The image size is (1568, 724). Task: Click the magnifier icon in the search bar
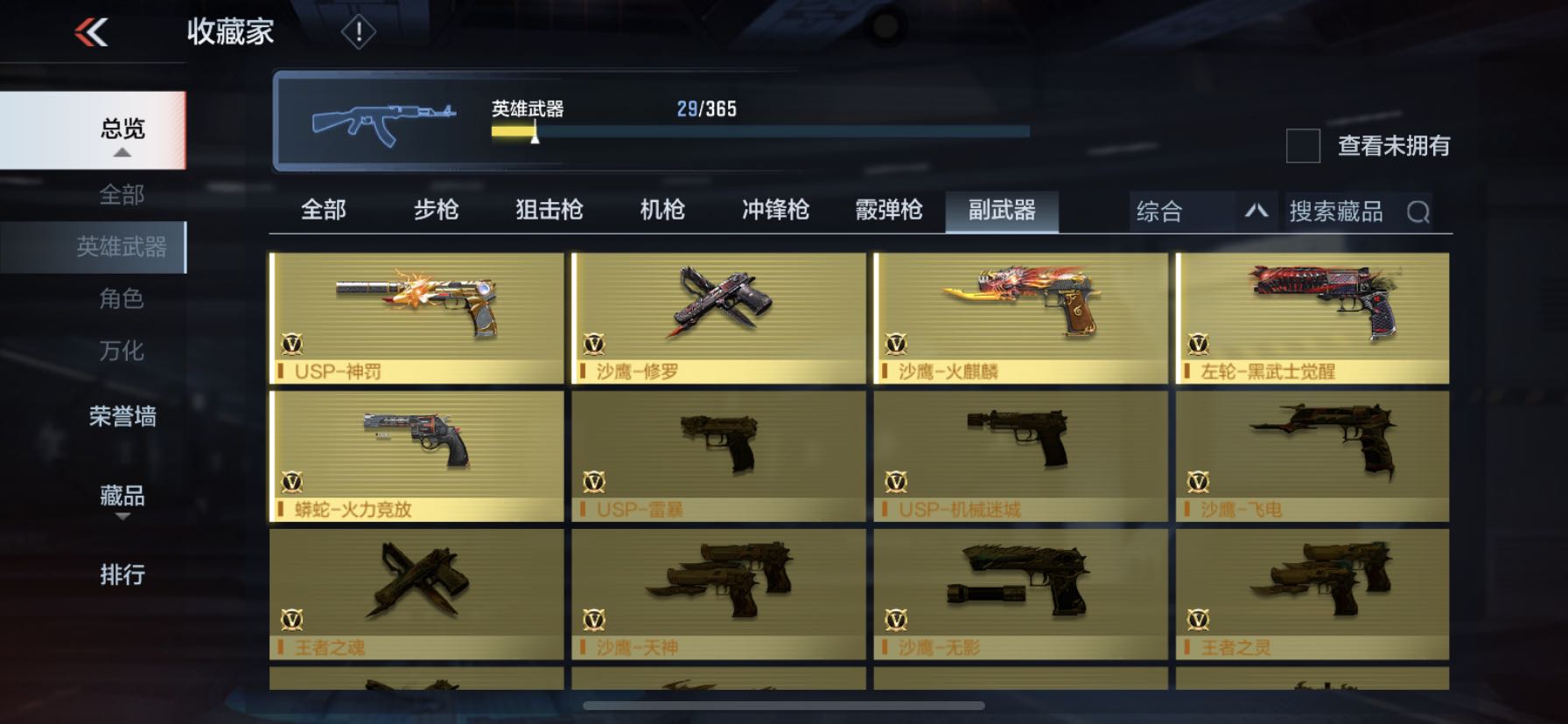pos(1417,211)
